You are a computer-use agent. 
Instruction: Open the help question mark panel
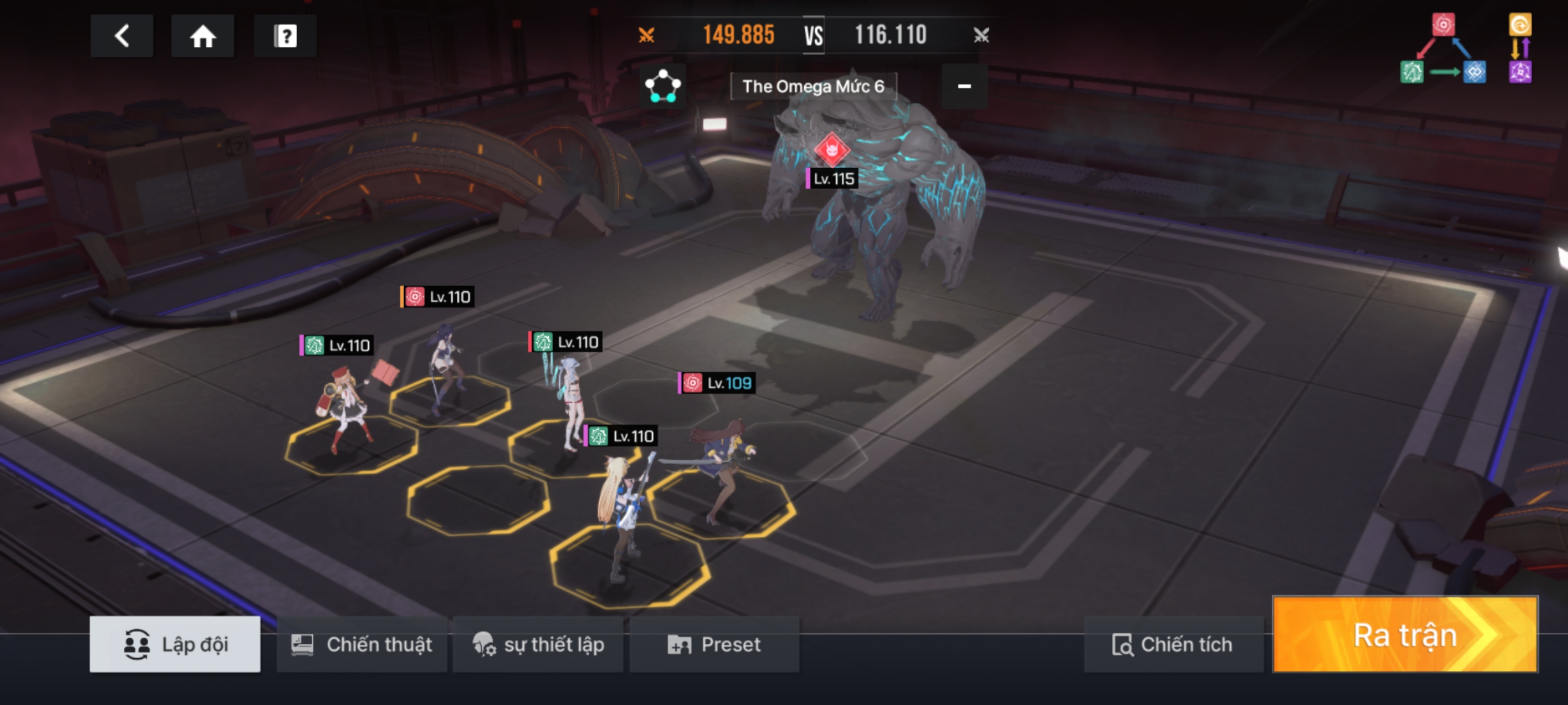pos(285,36)
